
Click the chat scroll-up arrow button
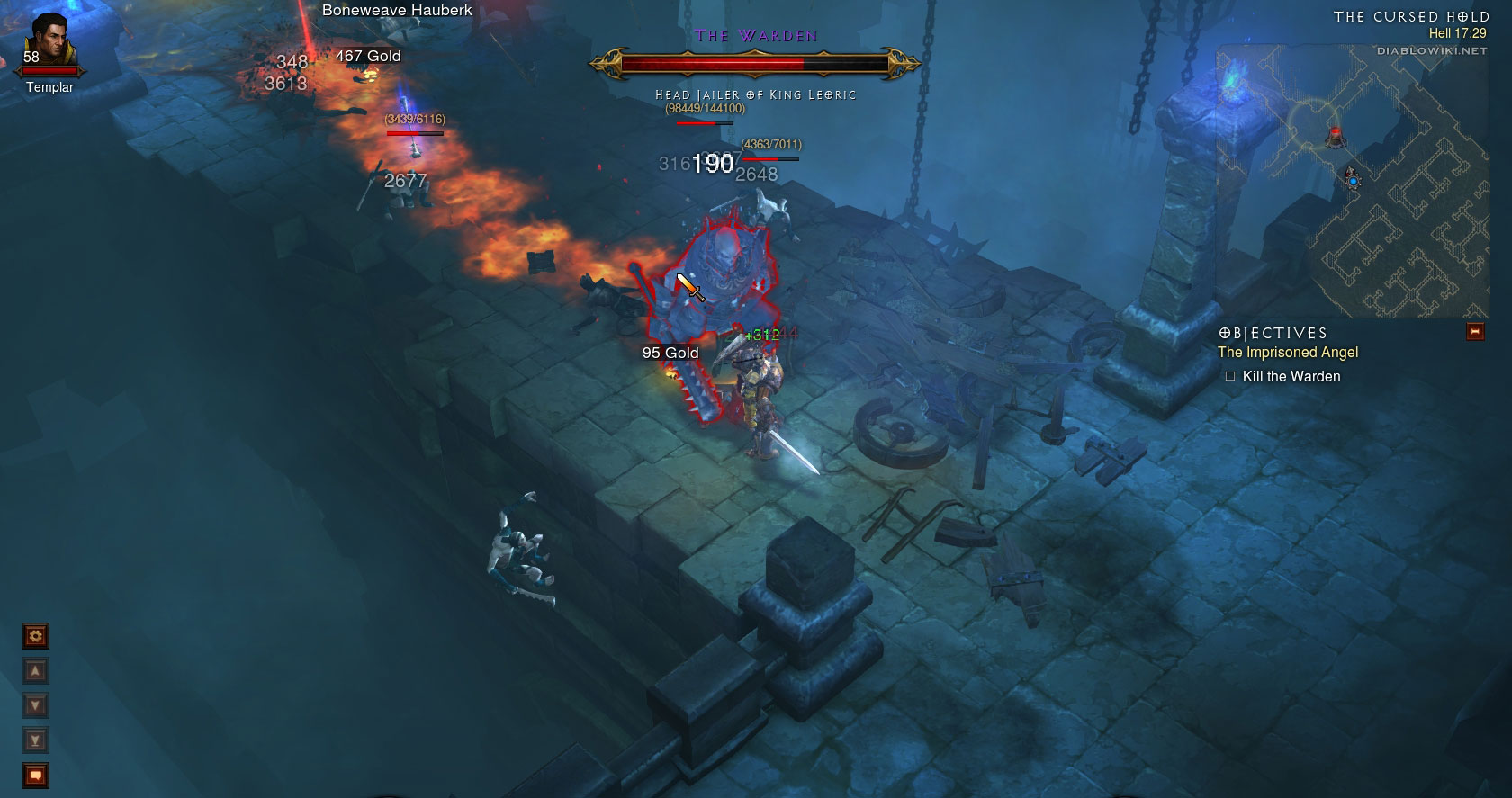pos(35,671)
